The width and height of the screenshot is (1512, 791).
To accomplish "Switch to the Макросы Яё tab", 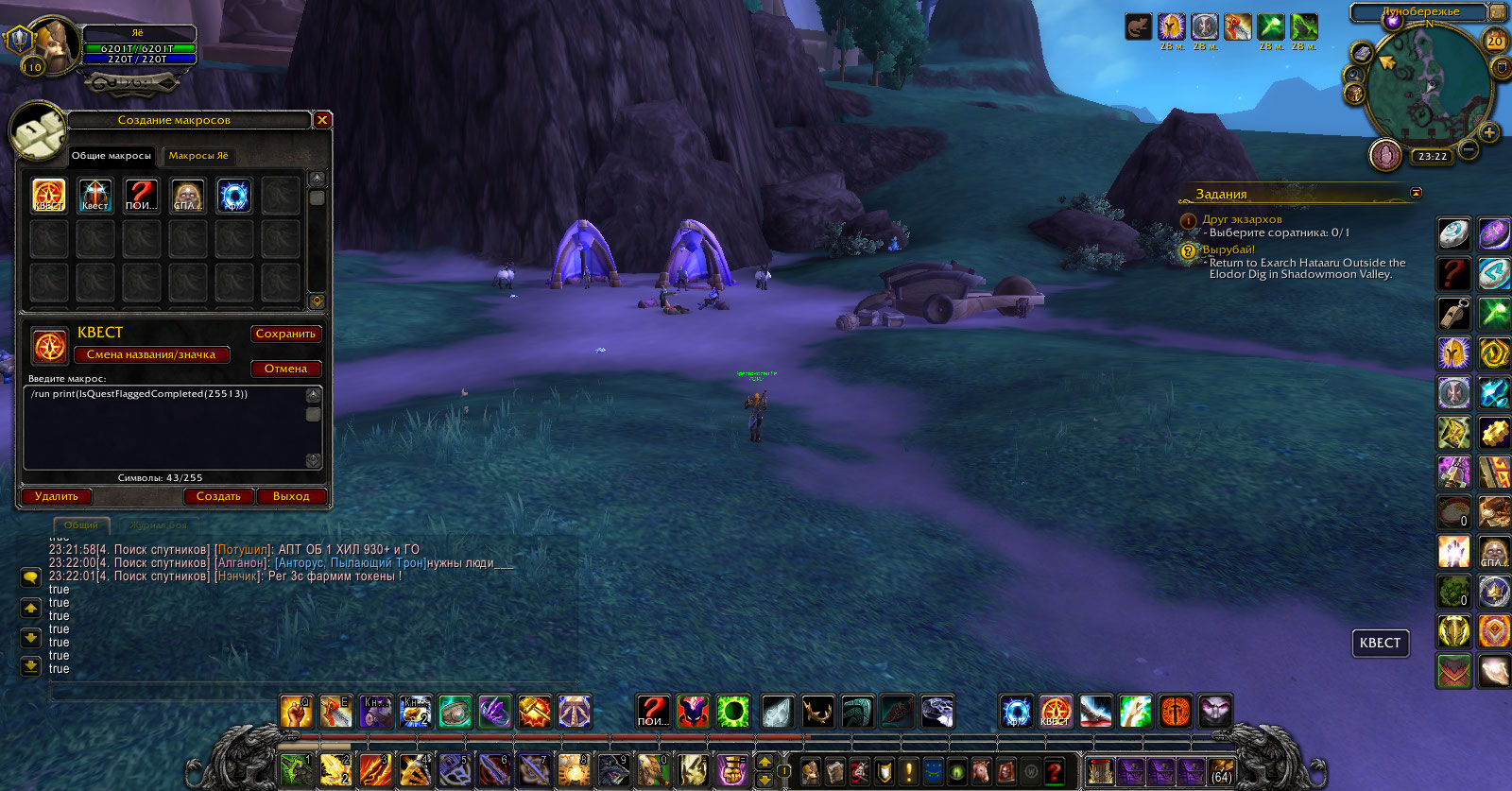I will tap(198, 156).
